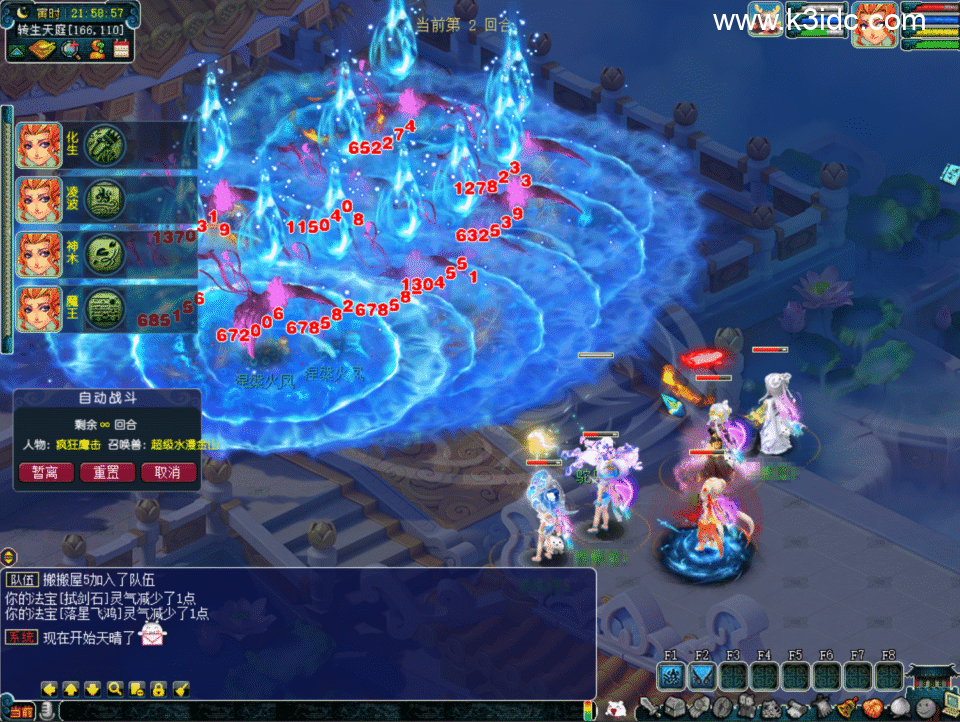The width and height of the screenshot is (960, 722).
Task: Cancel auto-battle with the 取消 button
Action: [167, 472]
